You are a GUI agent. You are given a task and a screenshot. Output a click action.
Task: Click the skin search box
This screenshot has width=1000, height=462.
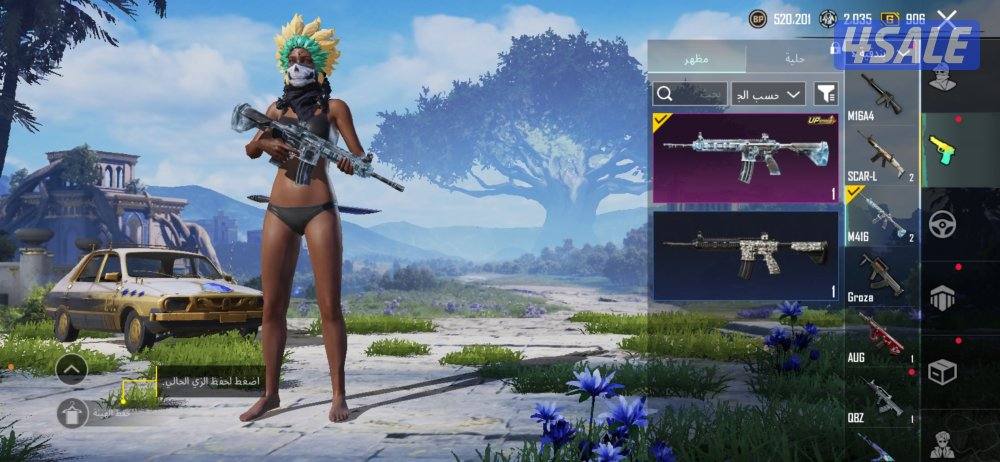tap(689, 94)
